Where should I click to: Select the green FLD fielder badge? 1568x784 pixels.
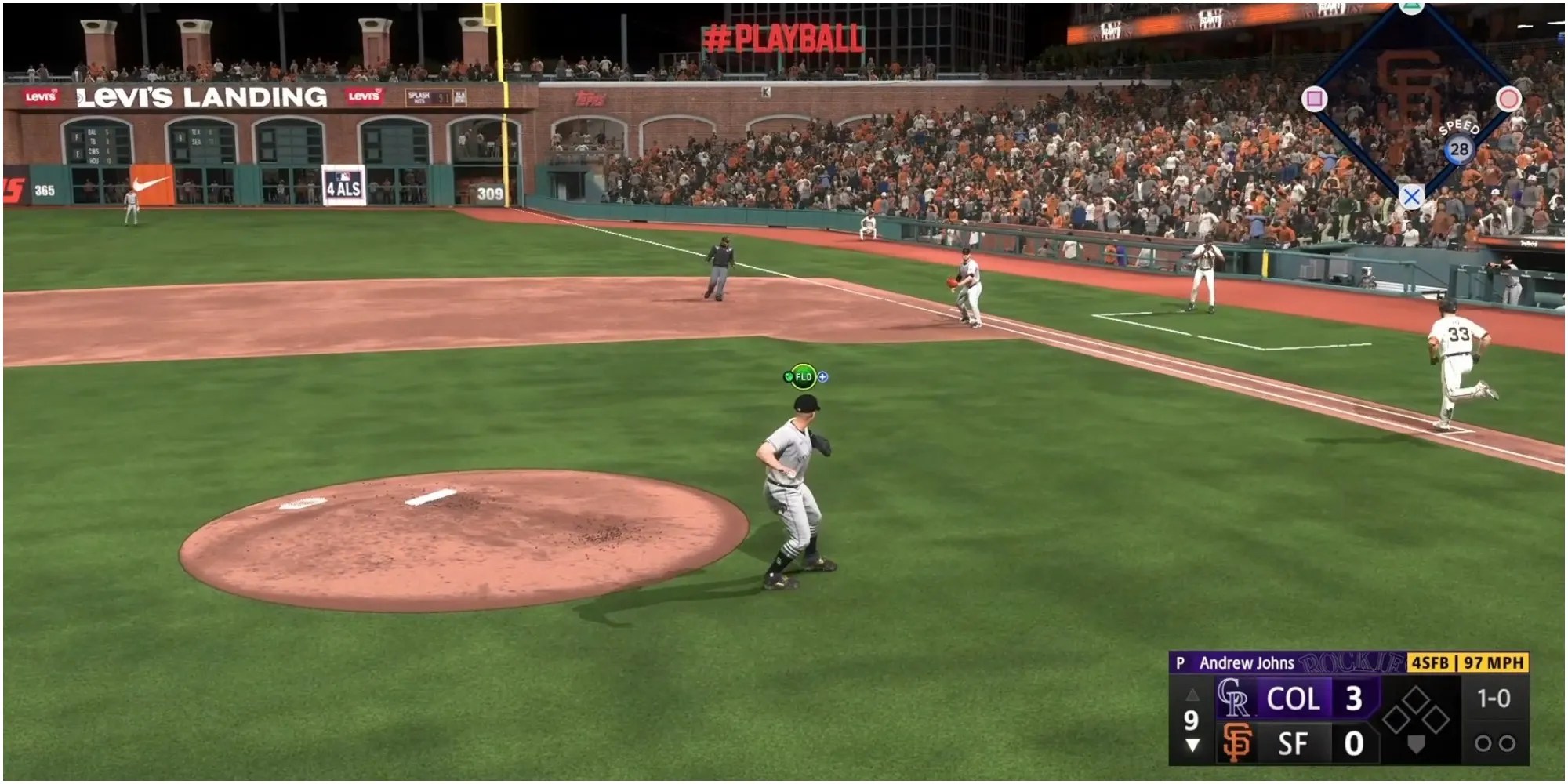coord(803,377)
